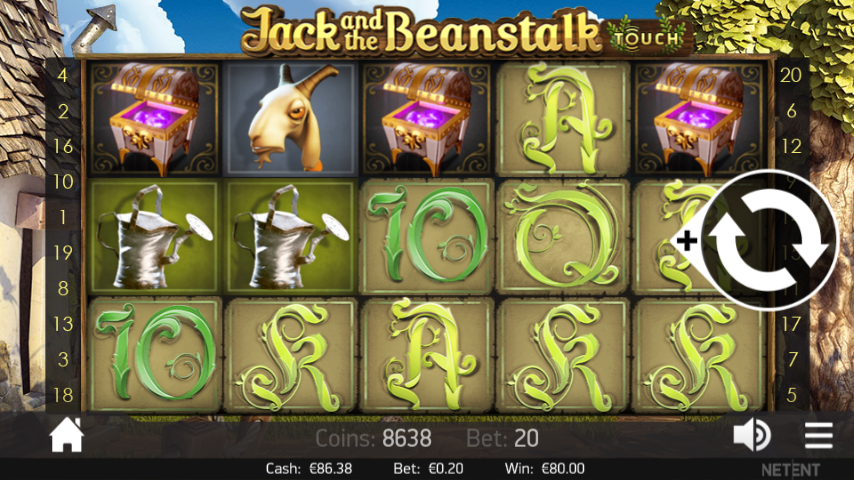Go to the home screen via house icon

click(x=67, y=435)
